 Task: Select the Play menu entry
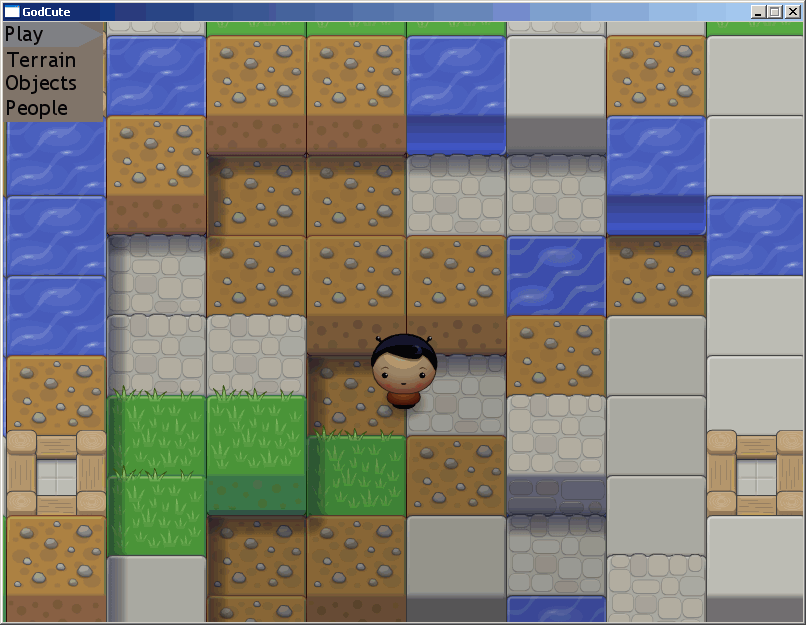pyautogui.click(x=26, y=34)
